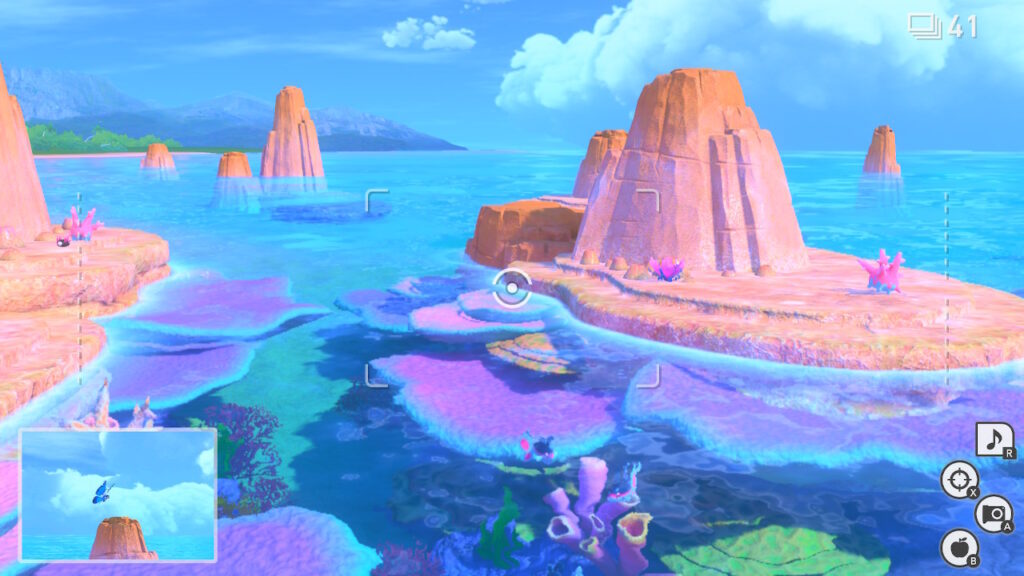This screenshot has width=1024, height=576.
Task: Activate the scan crosshair icon
Action: (x=959, y=480)
